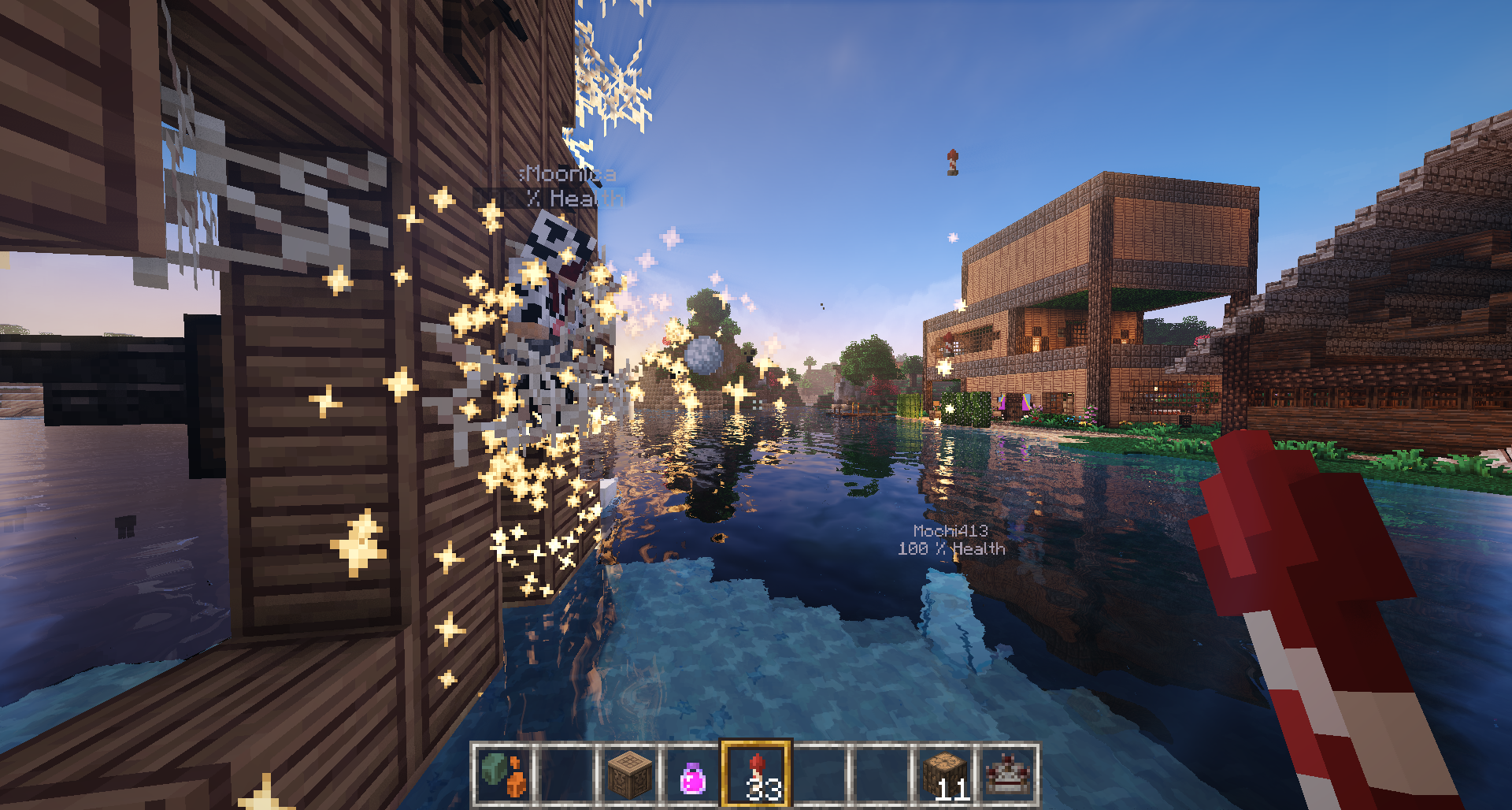Pick the log stack of 11
The image size is (1512, 810).
coord(945,775)
